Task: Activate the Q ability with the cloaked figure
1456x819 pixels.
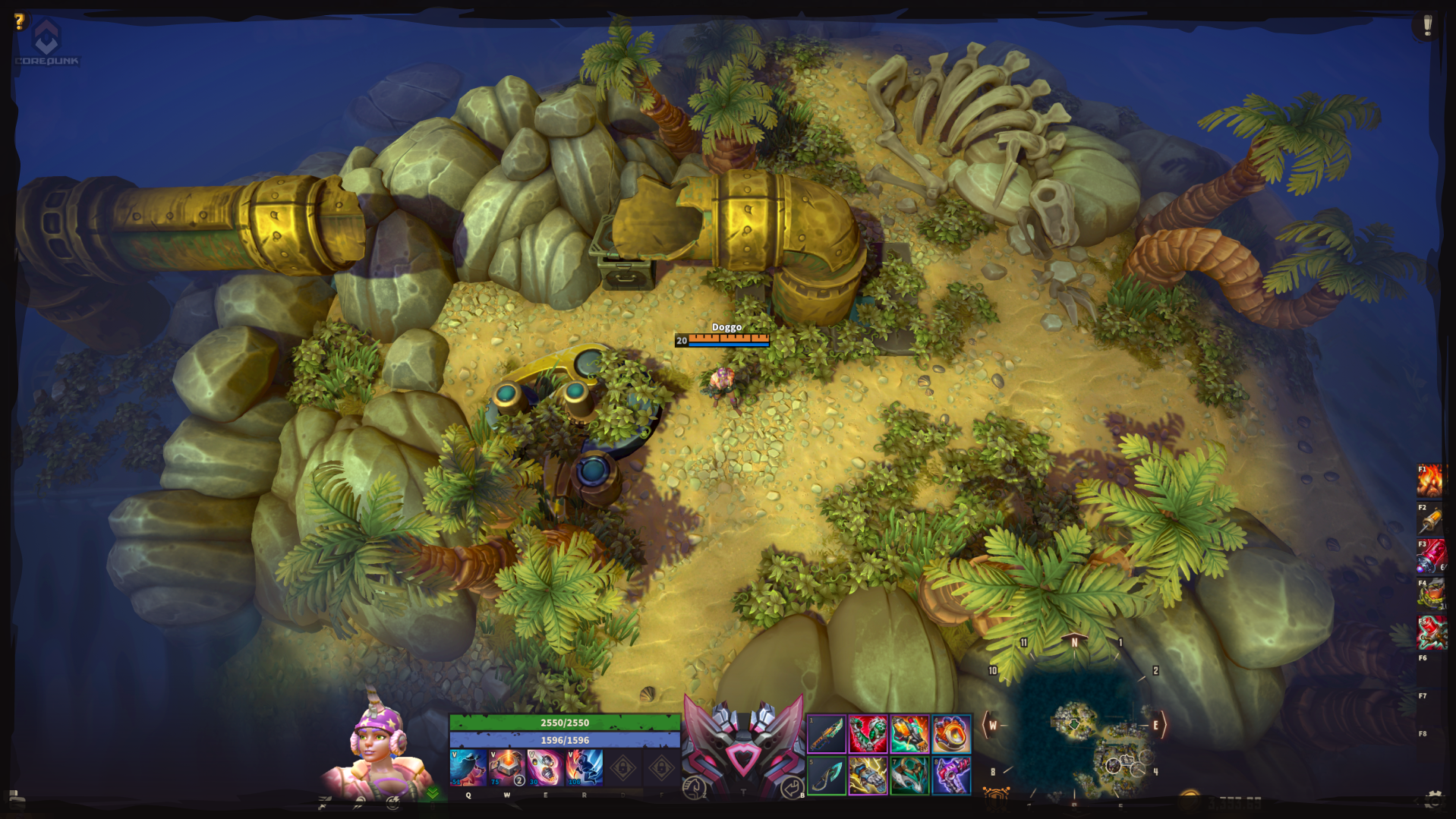Action: (468, 767)
